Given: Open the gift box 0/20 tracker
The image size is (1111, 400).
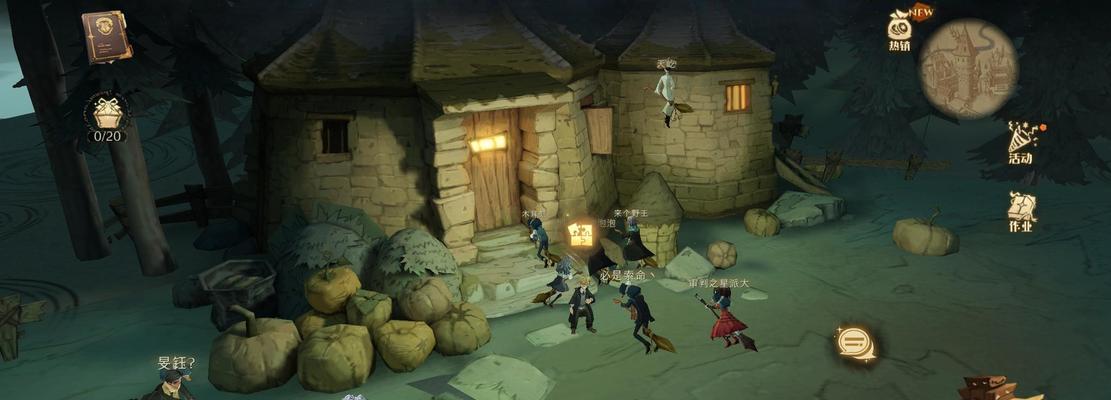Looking at the screenshot, I should coord(106,116).
